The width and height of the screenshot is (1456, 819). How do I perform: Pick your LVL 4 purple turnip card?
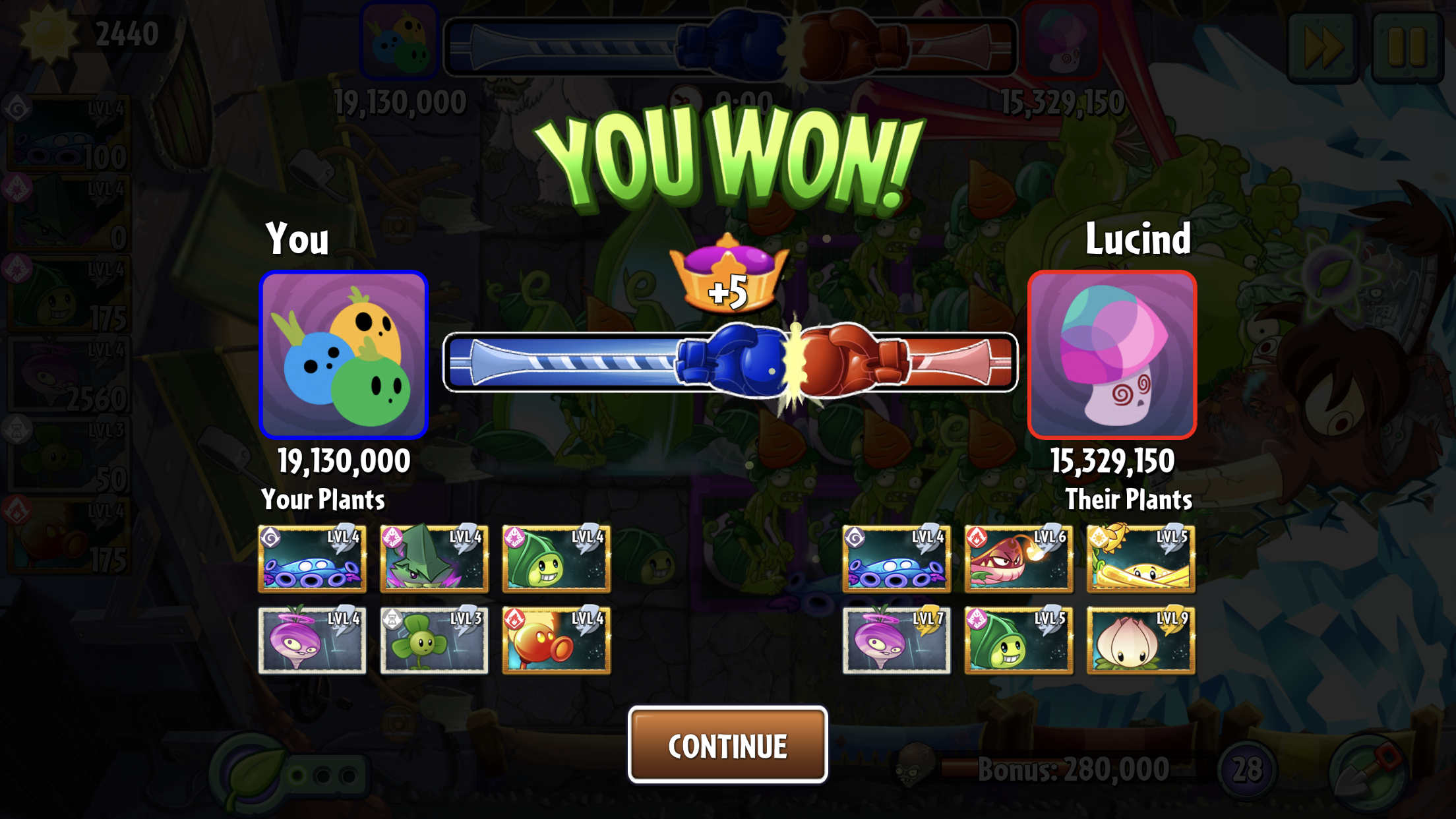pos(312,640)
